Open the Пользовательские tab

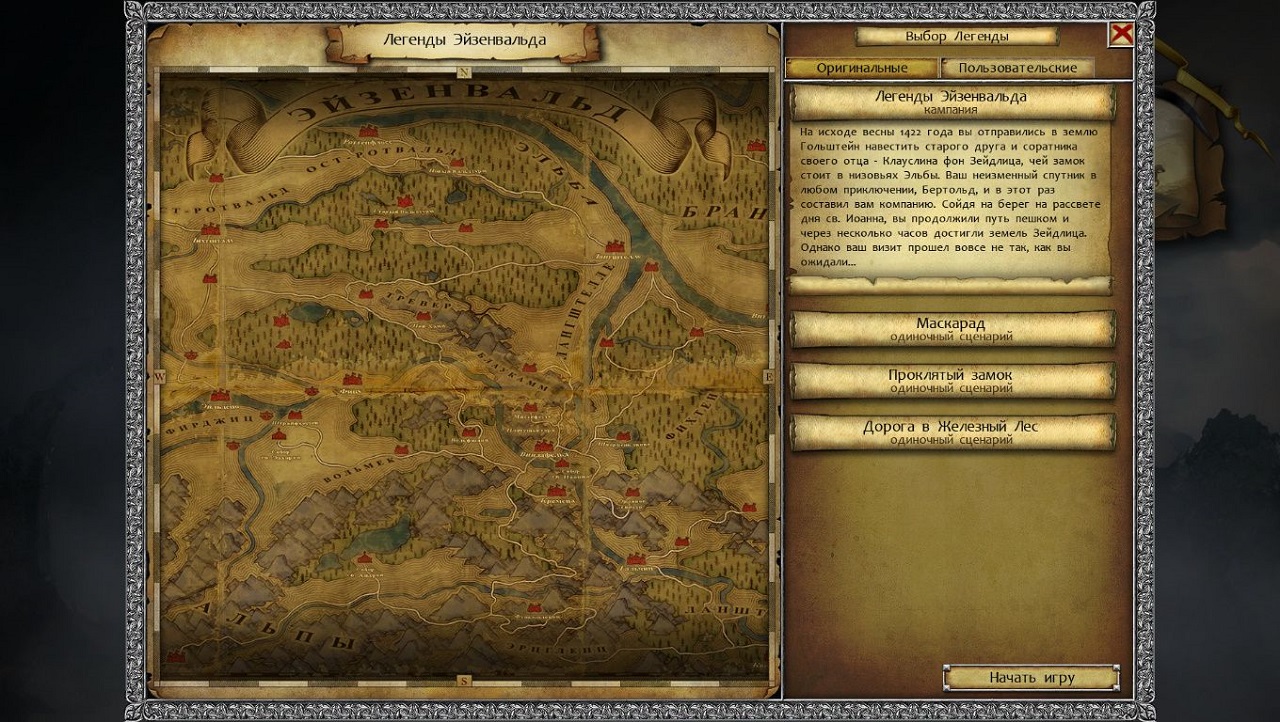pos(1017,68)
